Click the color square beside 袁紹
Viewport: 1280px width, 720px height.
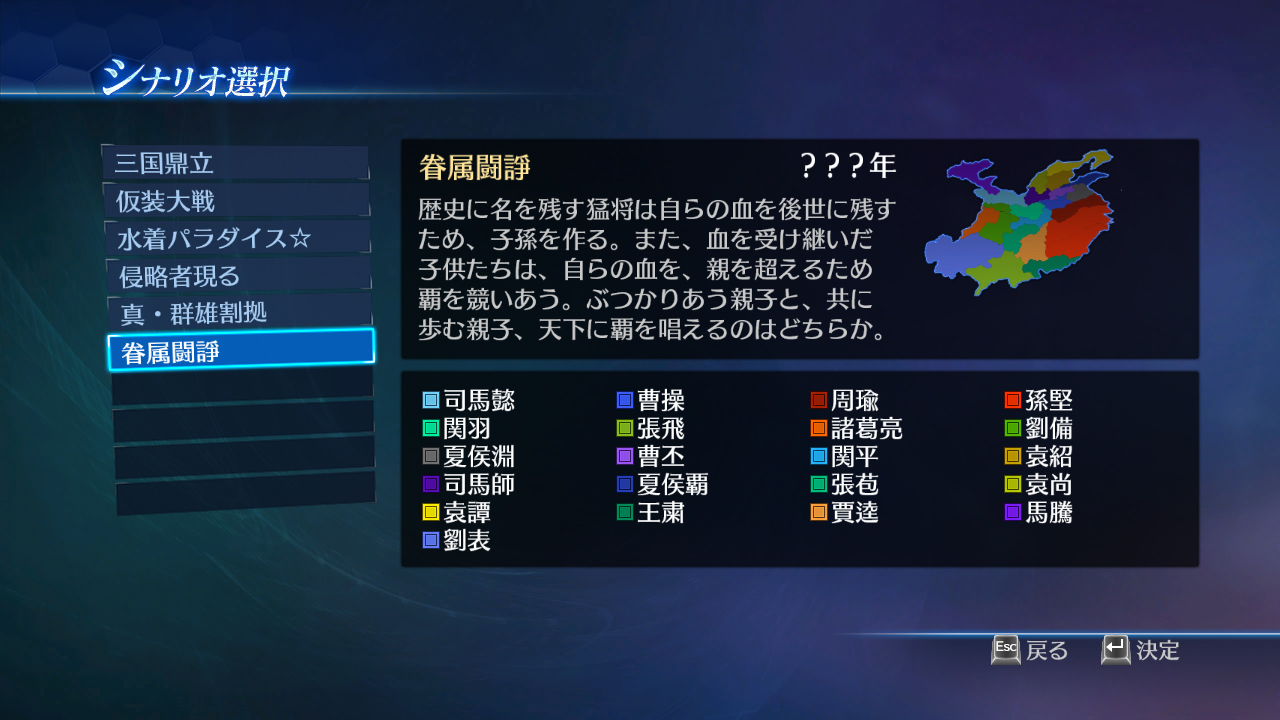[1015, 456]
